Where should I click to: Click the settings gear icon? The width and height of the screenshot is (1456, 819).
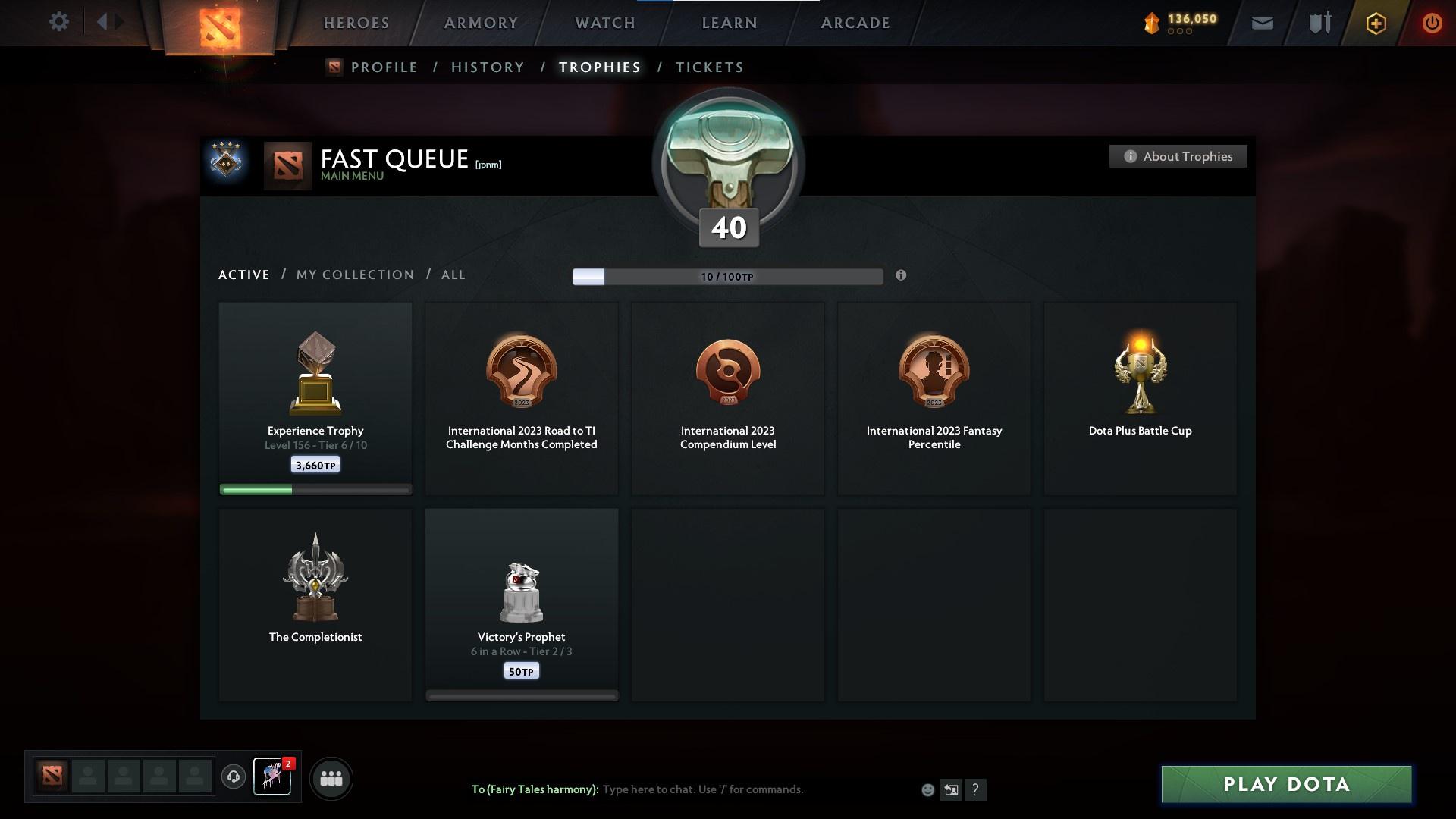click(59, 22)
